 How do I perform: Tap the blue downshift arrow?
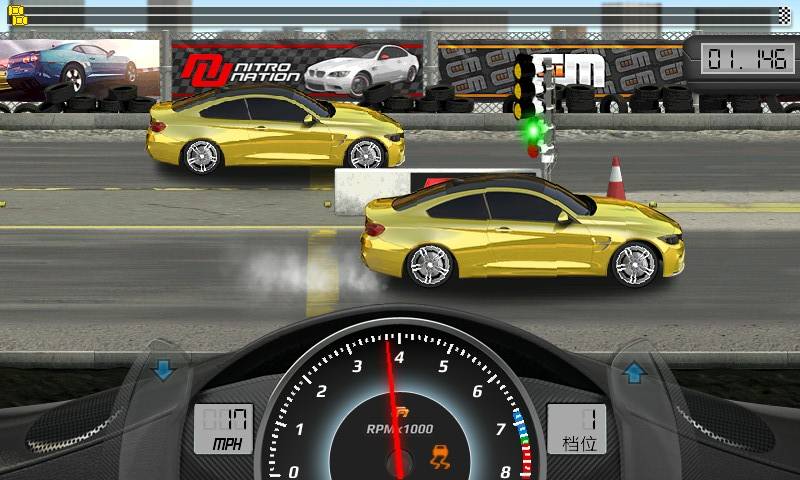[x=163, y=372]
